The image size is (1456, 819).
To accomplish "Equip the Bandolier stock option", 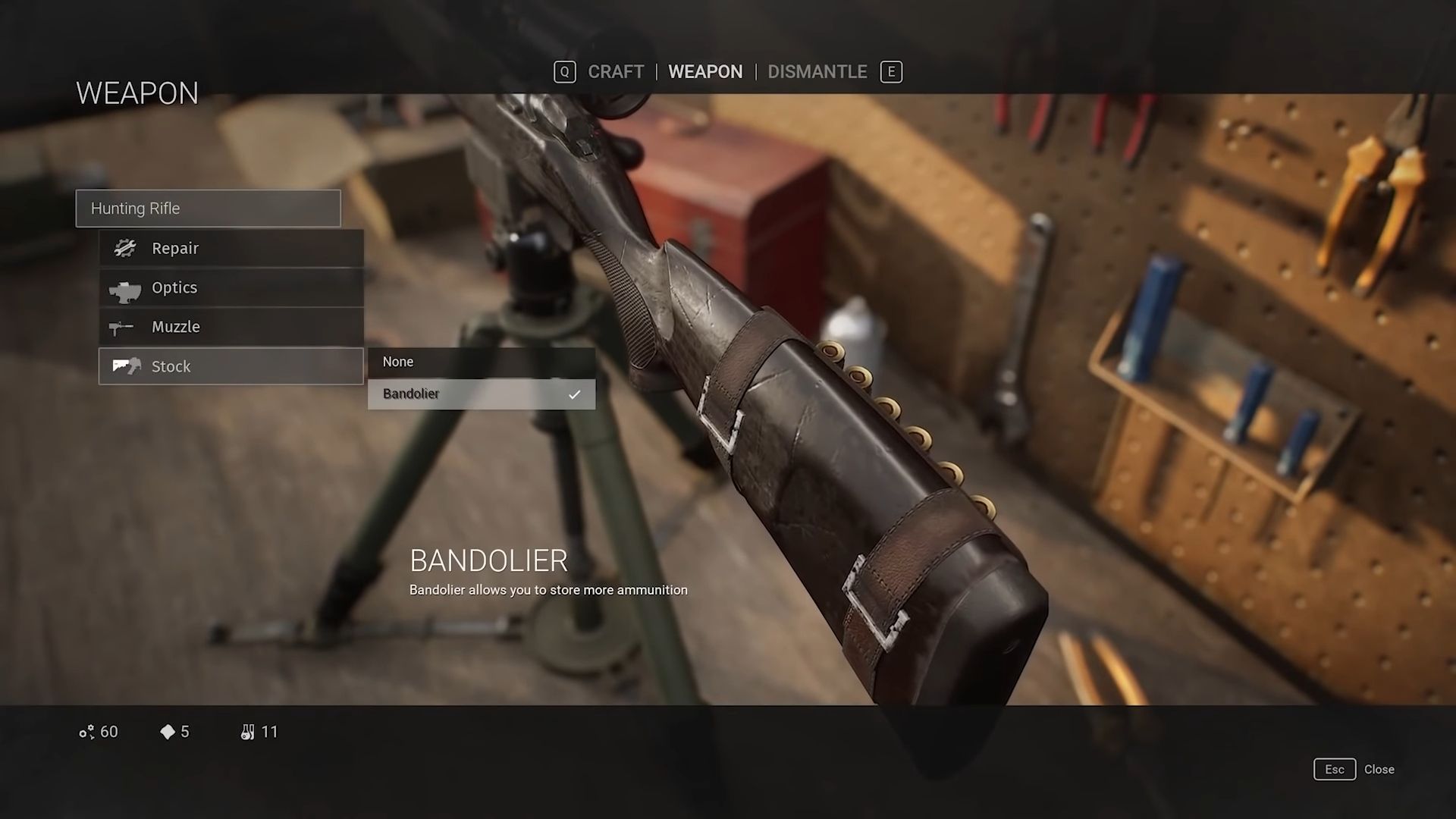I will [482, 394].
